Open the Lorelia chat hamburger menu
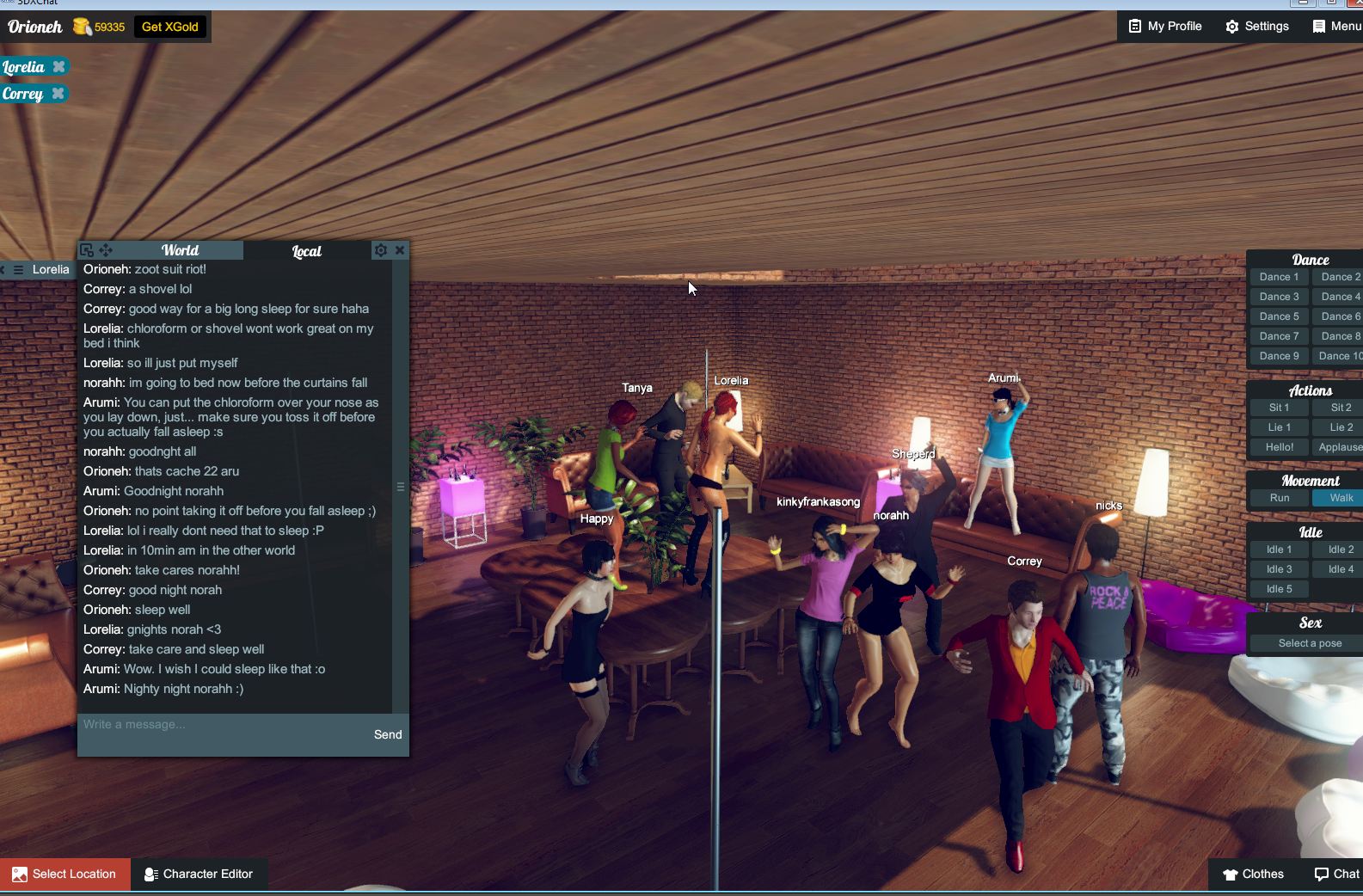Image resolution: width=1363 pixels, height=896 pixels. 18,269
